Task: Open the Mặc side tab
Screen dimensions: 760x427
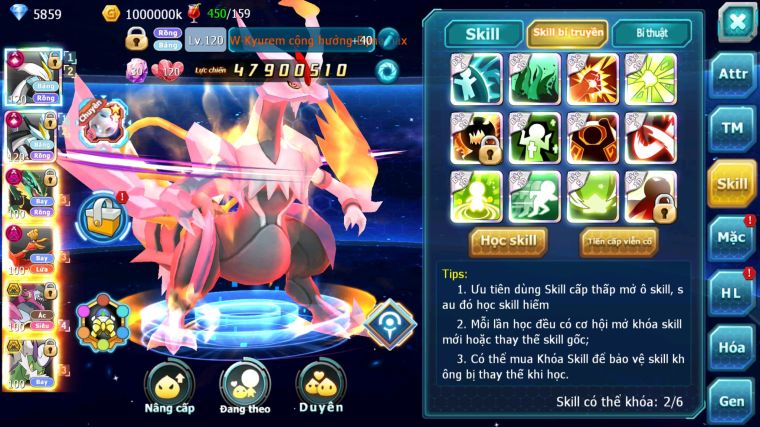Action: pos(732,238)
